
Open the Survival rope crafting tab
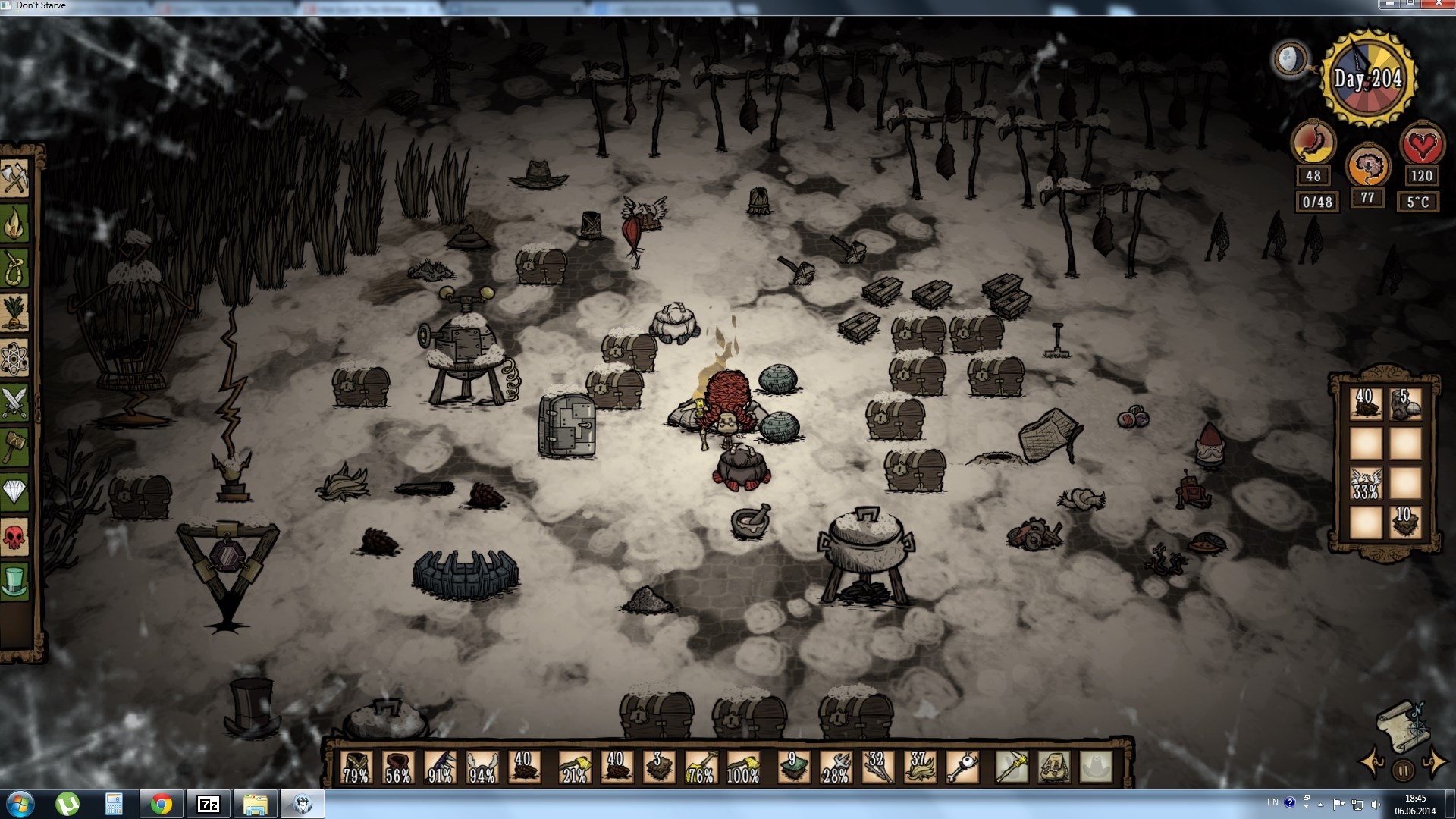click(15, 268)
